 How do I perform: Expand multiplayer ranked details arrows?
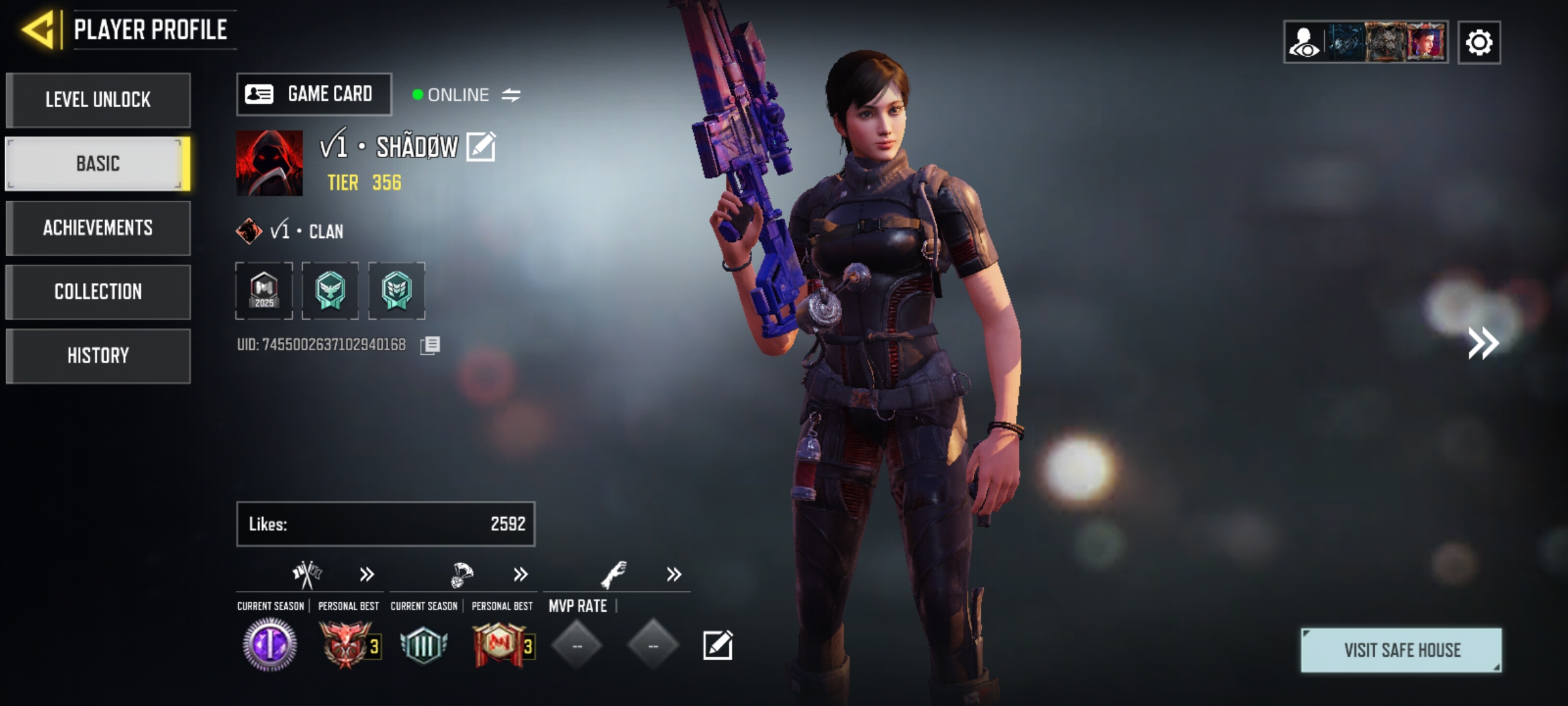pos(367,575)
